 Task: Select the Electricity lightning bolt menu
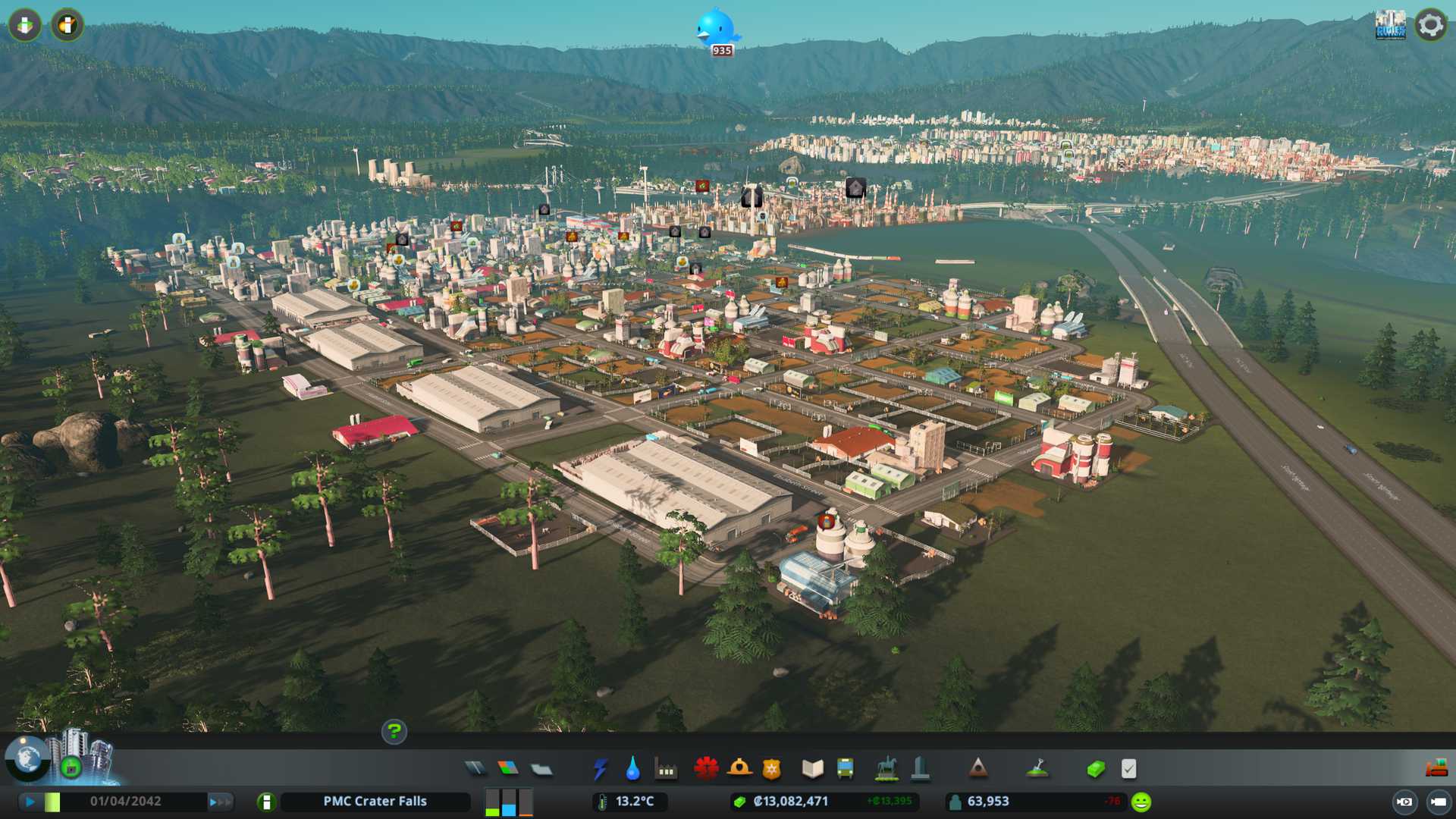(601, 769)
